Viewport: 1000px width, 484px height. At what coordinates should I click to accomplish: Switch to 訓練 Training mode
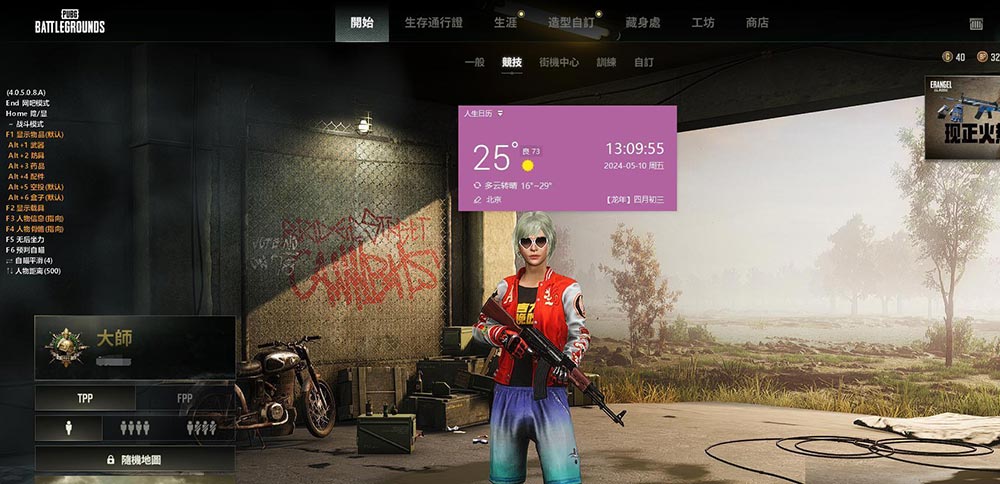[x=606, y=62]
